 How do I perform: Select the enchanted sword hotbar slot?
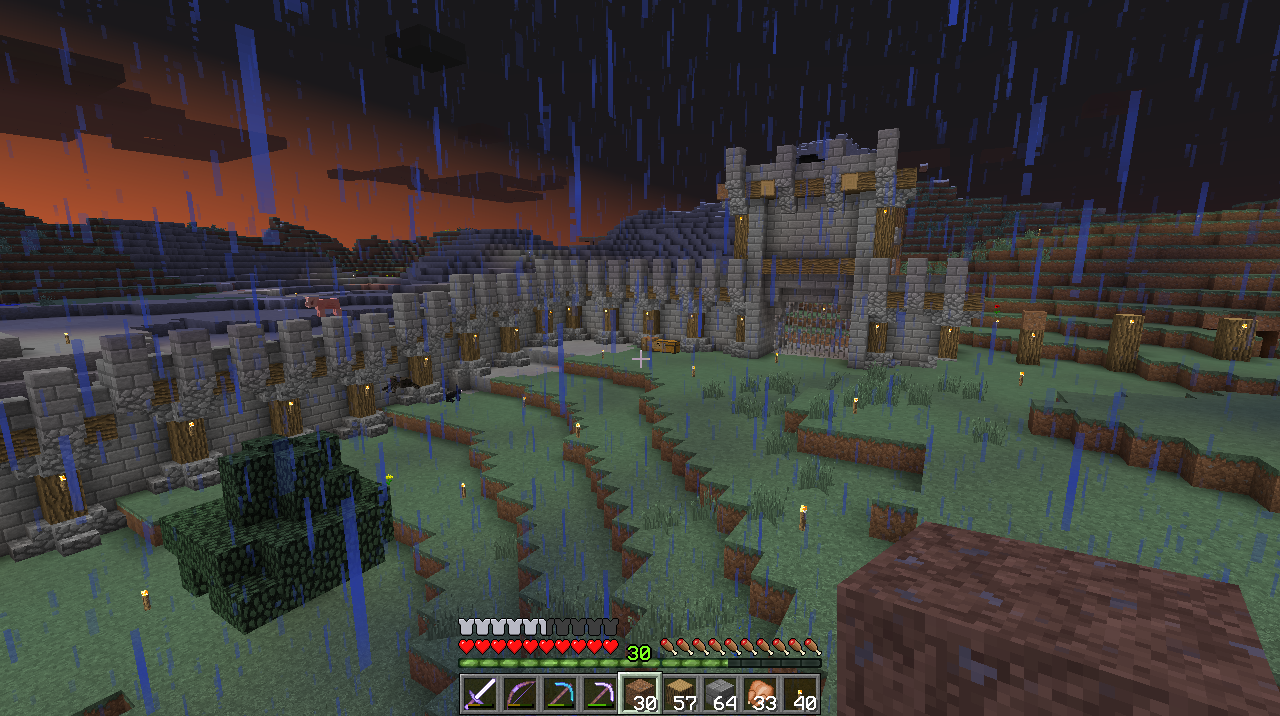[480, 693]
